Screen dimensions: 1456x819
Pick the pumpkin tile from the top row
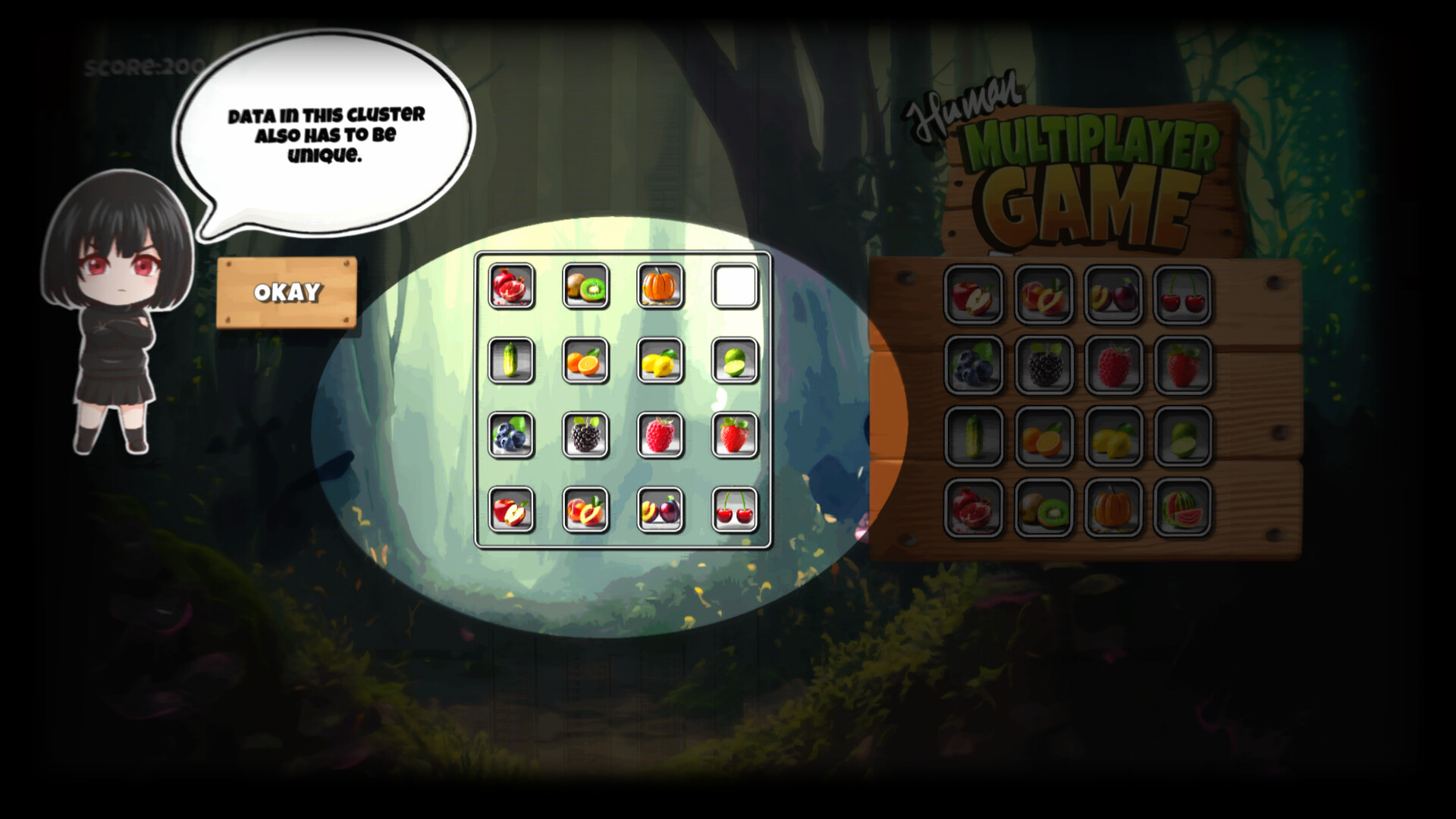point(661,287)
